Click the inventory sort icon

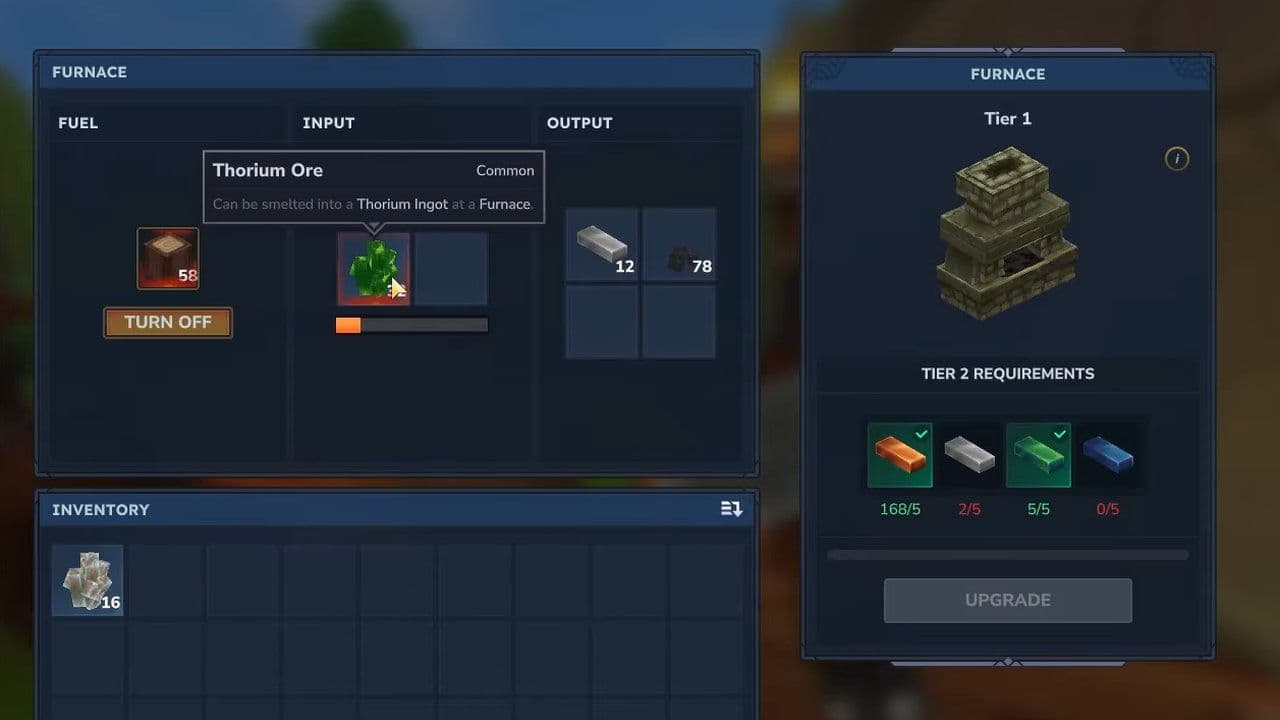pos(732,509)
